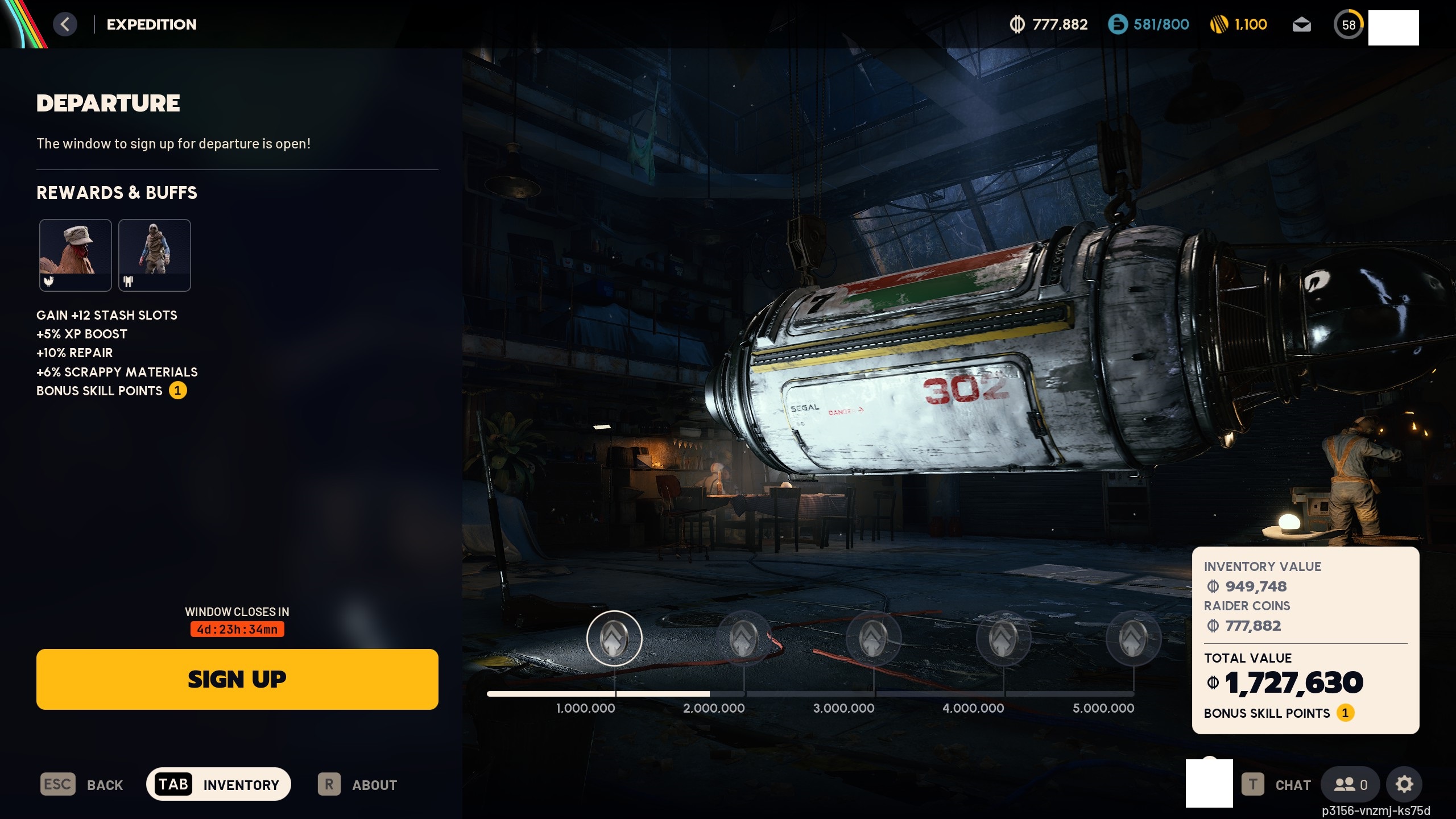
Task: Show the ABOUT information
Action: [x=358, y=785]
